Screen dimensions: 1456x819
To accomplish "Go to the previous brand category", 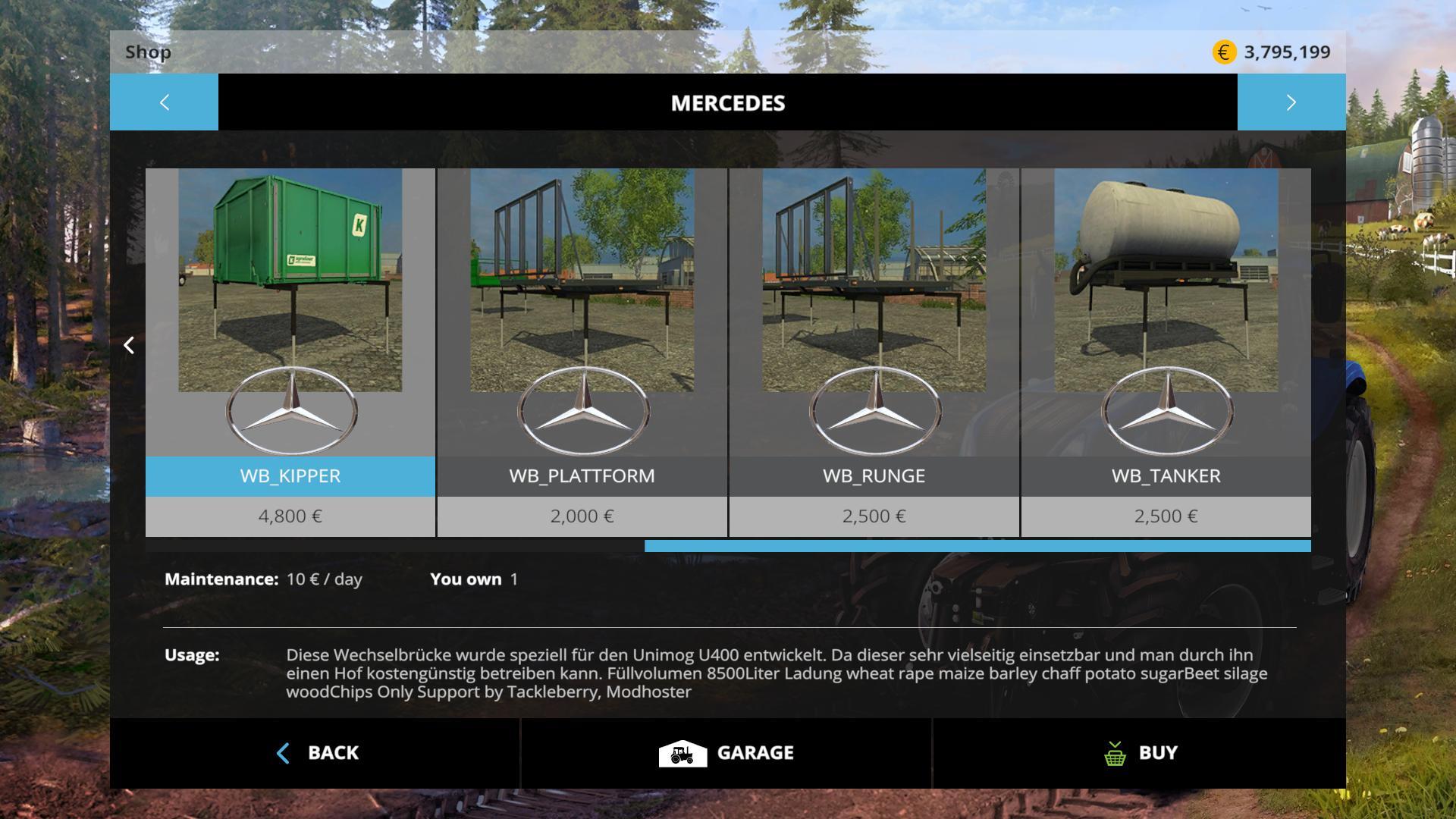I will [x=164, y=102].
